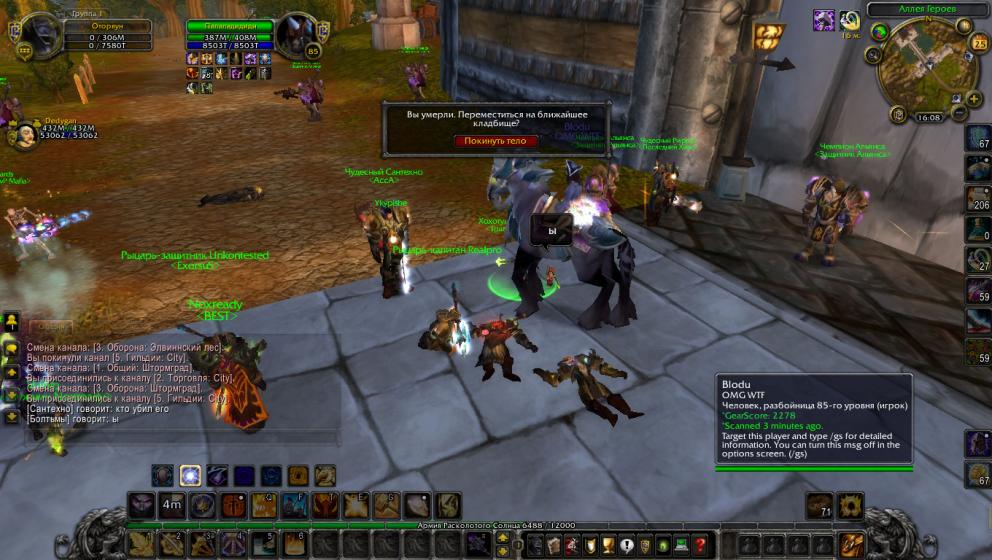Use the side-bar item with count 27
Screen dimensions: 992x560
pos(978,259)
